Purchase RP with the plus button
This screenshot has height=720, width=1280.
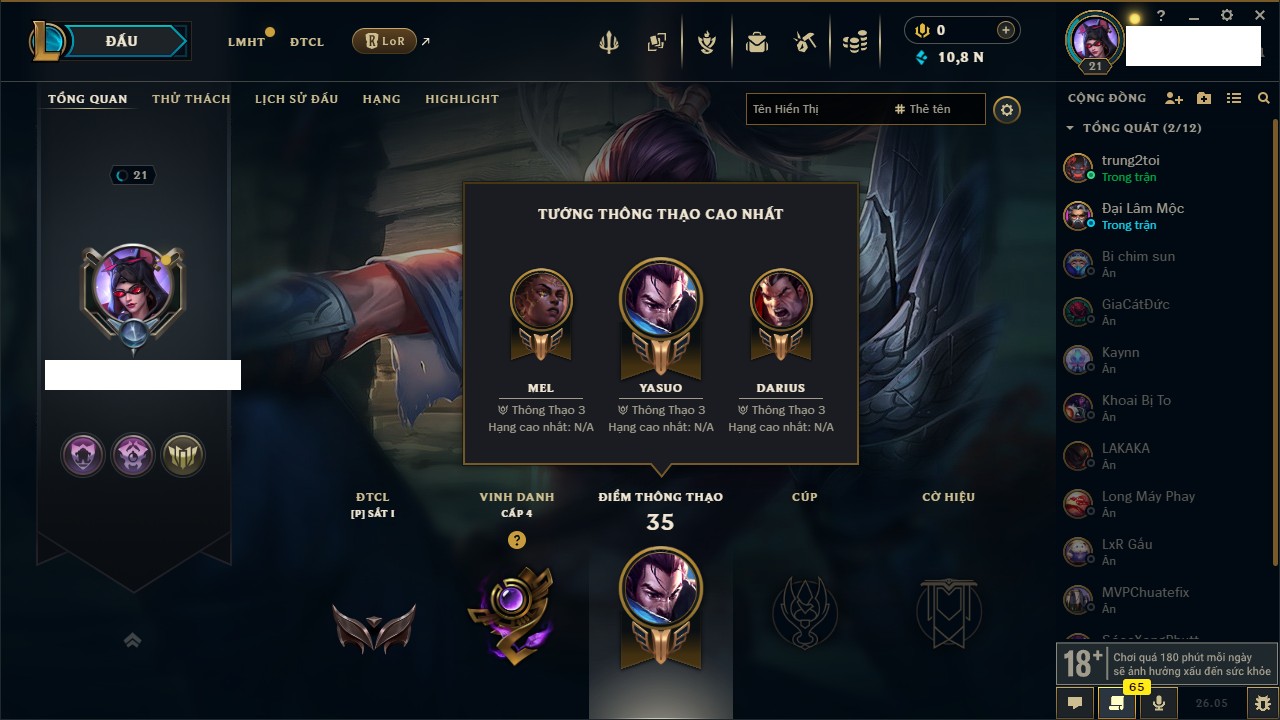click(1006, 30)
